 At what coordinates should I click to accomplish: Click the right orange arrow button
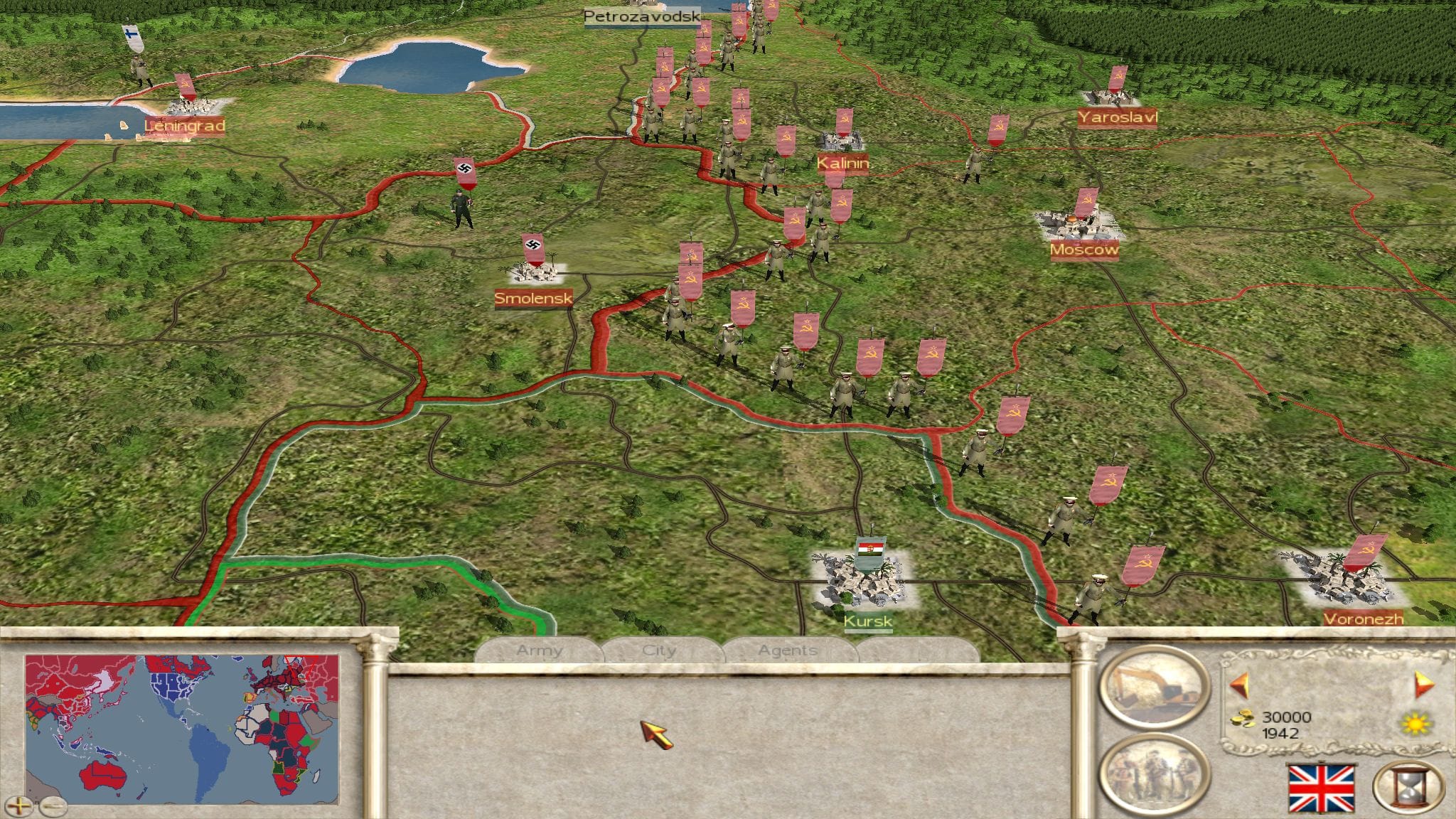pyautogui.click(x=1424, y=685)
